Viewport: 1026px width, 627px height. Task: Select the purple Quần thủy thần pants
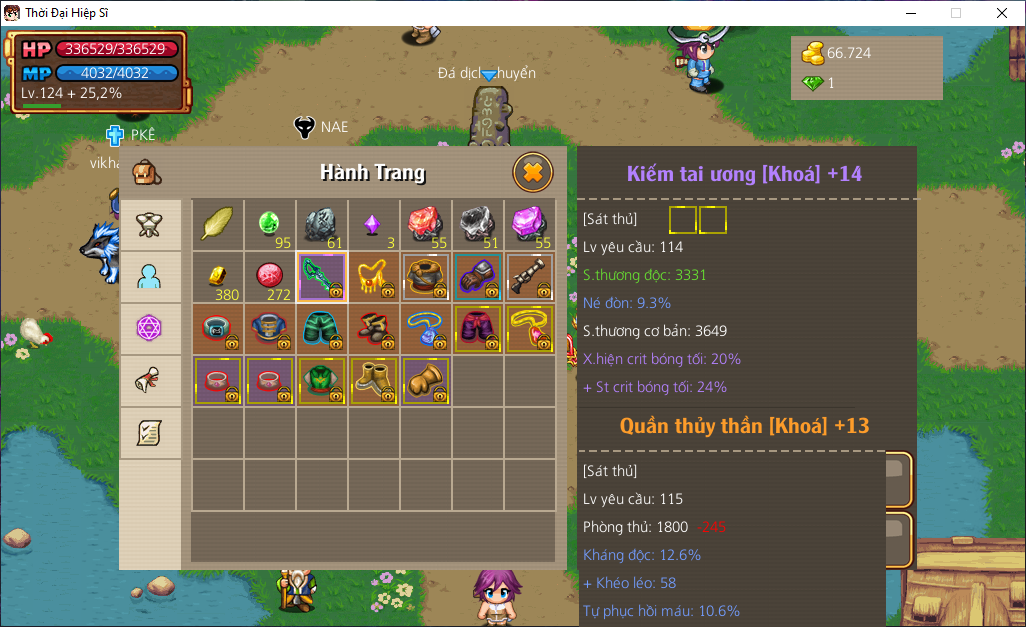coord(478,329)
